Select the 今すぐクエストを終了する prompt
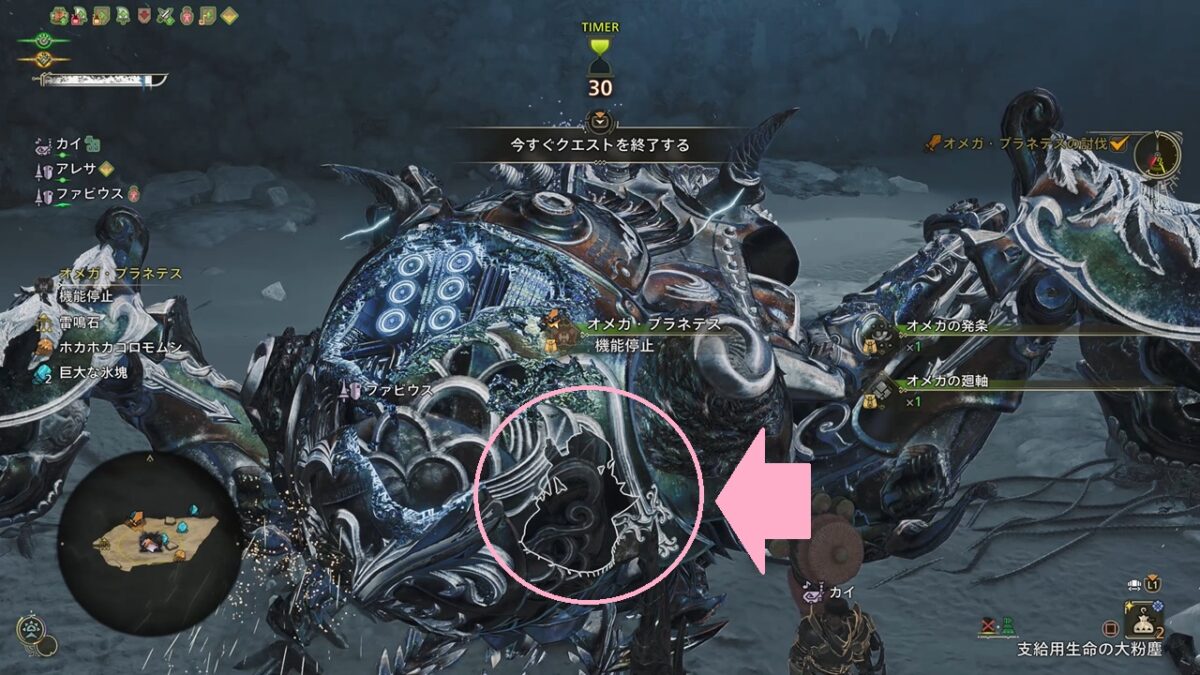This screenshot has height=675, width=1200. click(x=600, y=144)
